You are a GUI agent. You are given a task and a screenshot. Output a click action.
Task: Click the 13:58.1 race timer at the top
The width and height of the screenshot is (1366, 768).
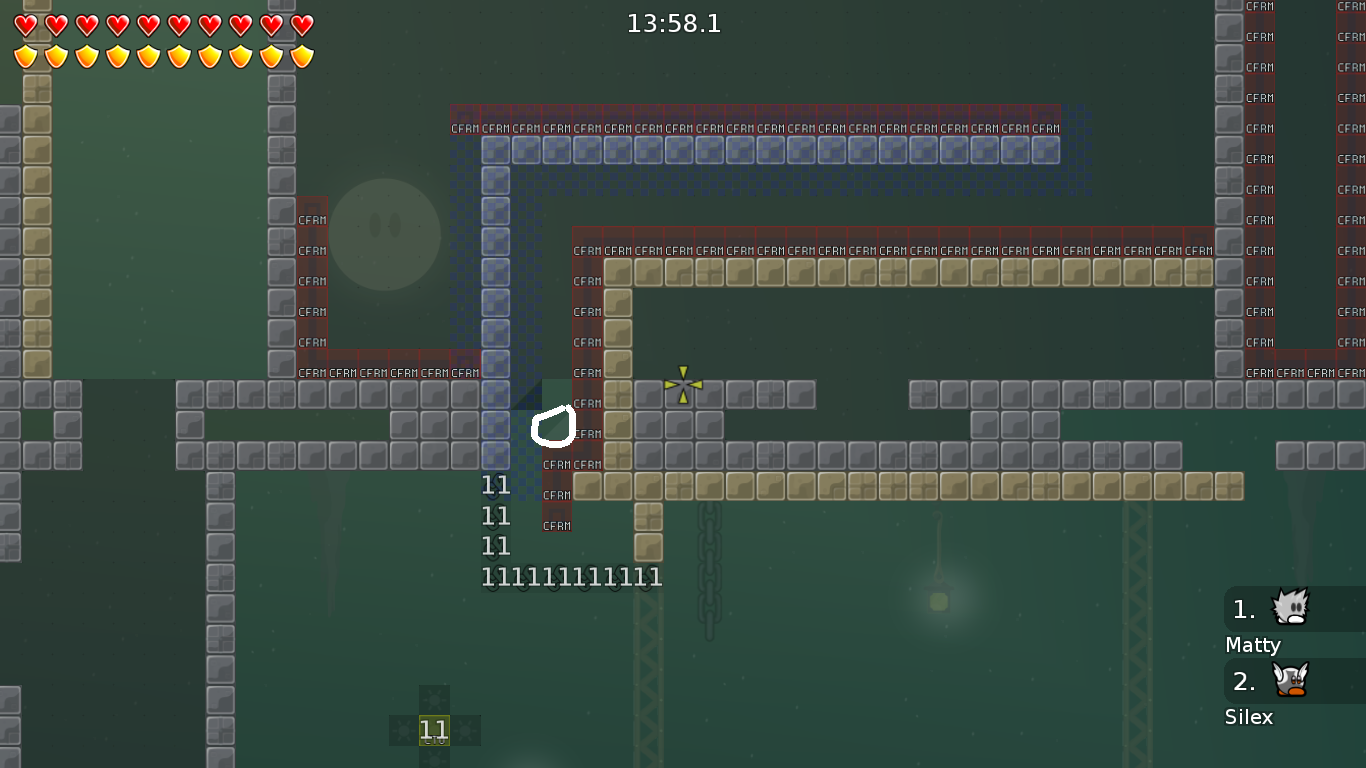click(673, 24)
